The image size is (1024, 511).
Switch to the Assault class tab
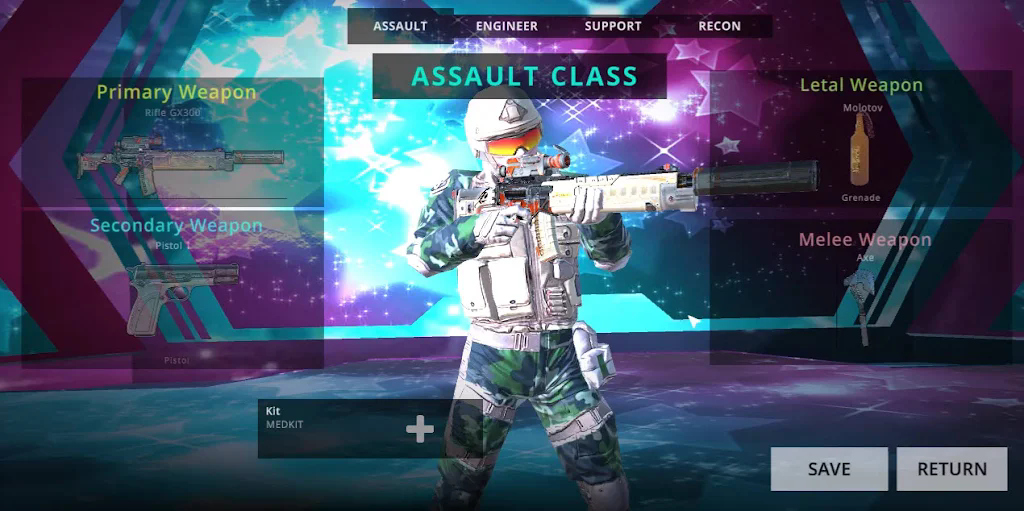click(x=400, y=26)
